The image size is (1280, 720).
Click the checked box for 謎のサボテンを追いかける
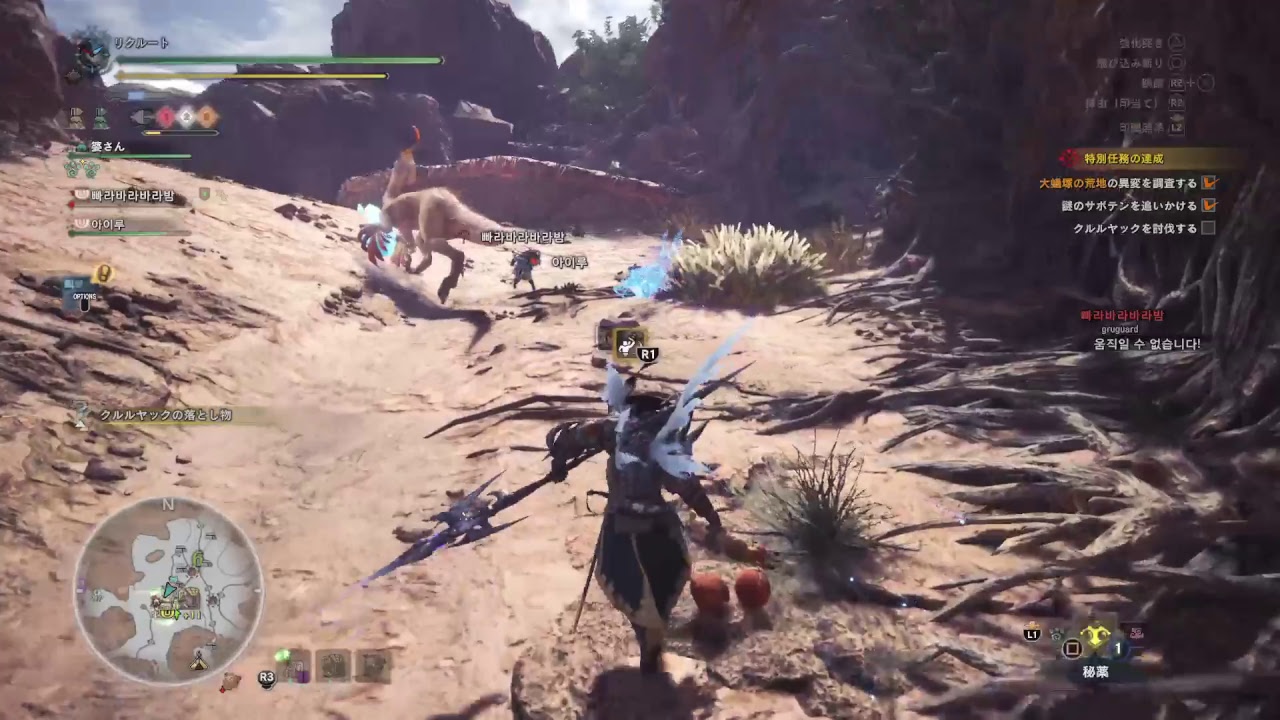1210,205
